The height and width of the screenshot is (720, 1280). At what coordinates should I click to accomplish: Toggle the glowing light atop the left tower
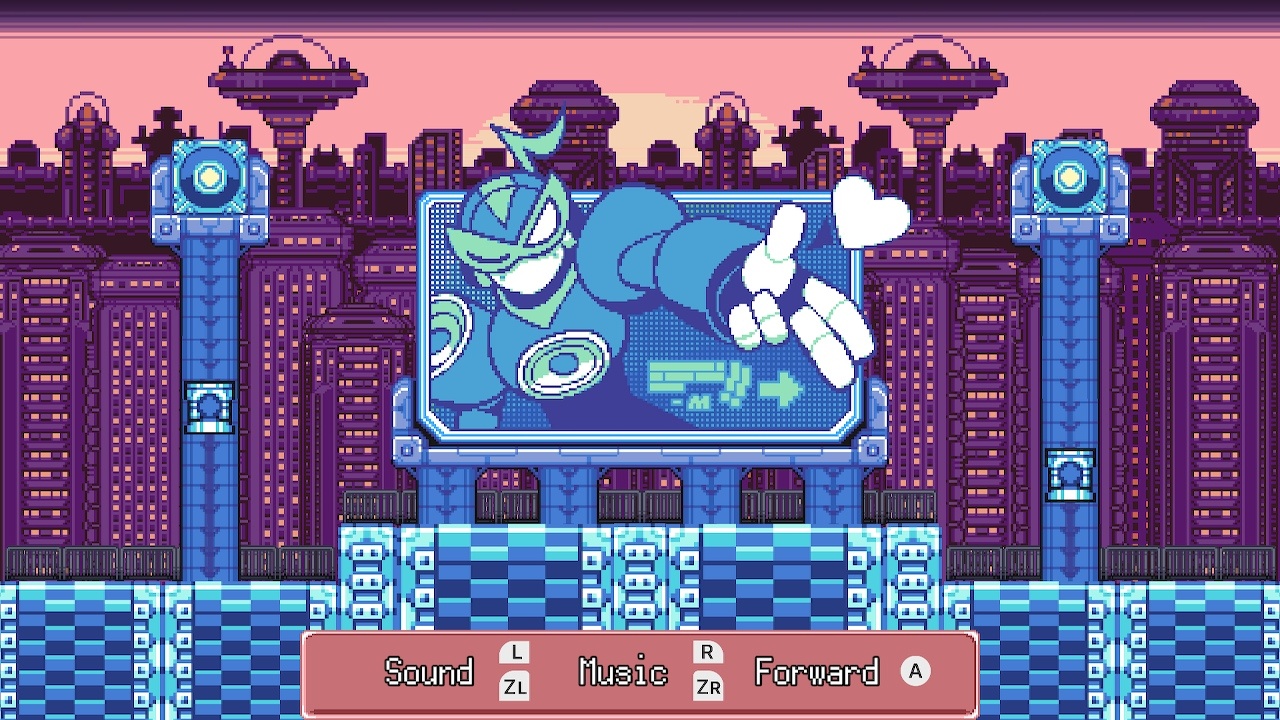(208, 177)
